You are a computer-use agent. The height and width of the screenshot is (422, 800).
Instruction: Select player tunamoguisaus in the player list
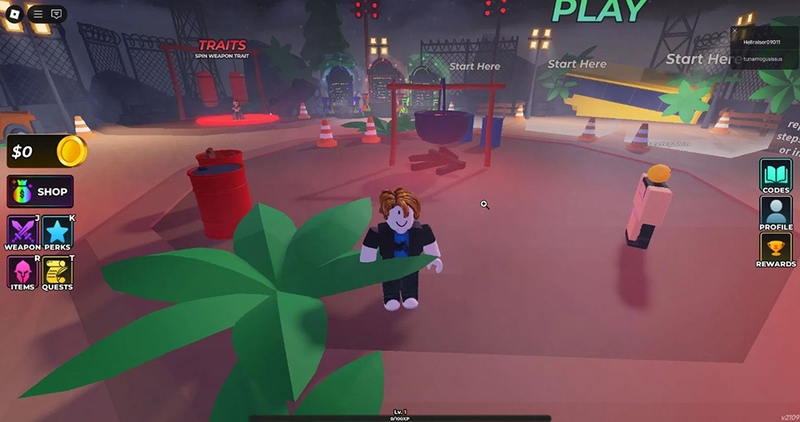tap(761, 59)
